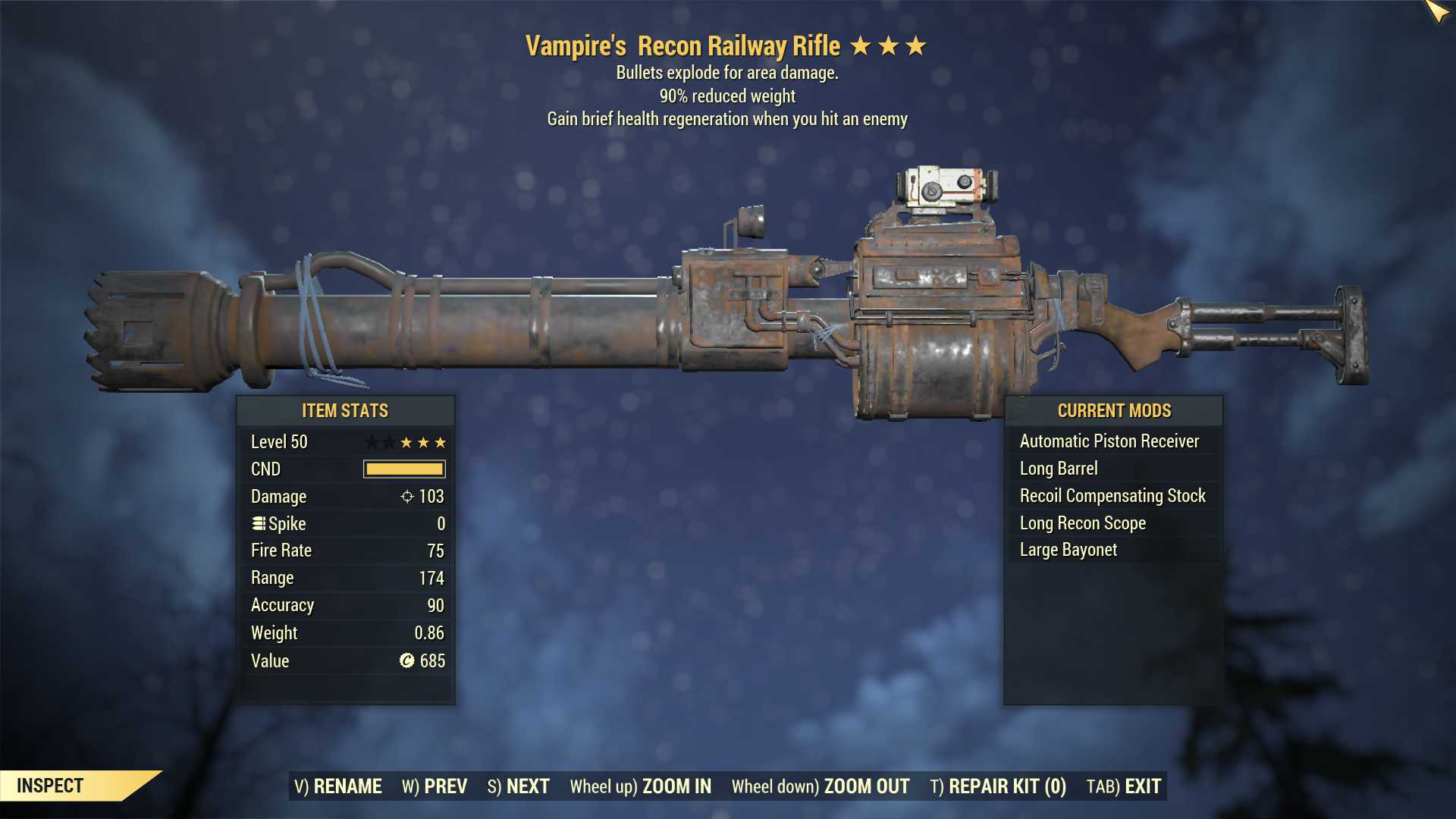Image resolution: width=1456 pixels, height=819 pixels.
Task: Show the NEXT item
Action: pos(519,786)
